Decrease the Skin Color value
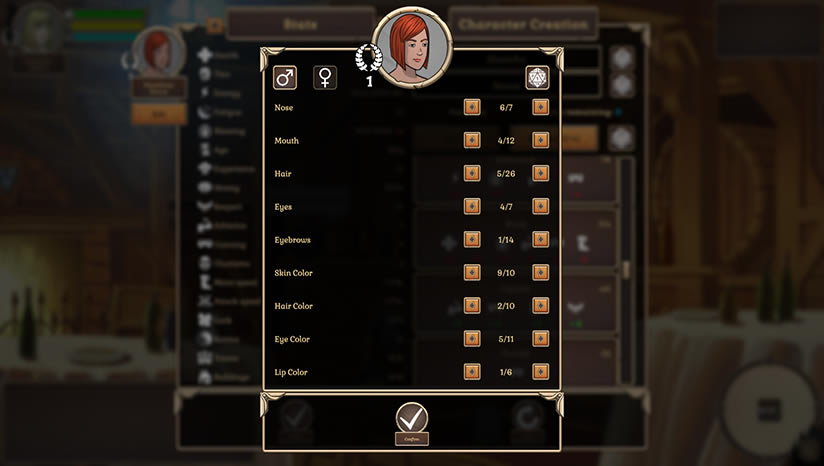 (x=472, y=272)
